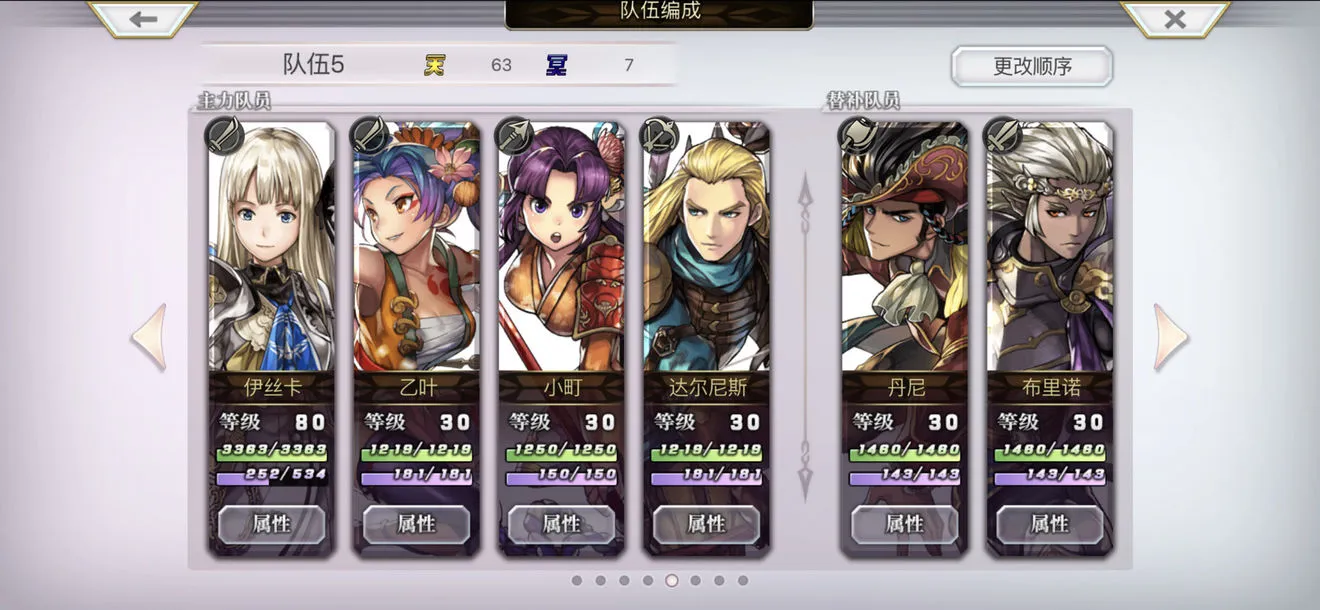Jump to the last team page dot
Viewport: 1320px width, 610px height.
[x=743, y=580]
